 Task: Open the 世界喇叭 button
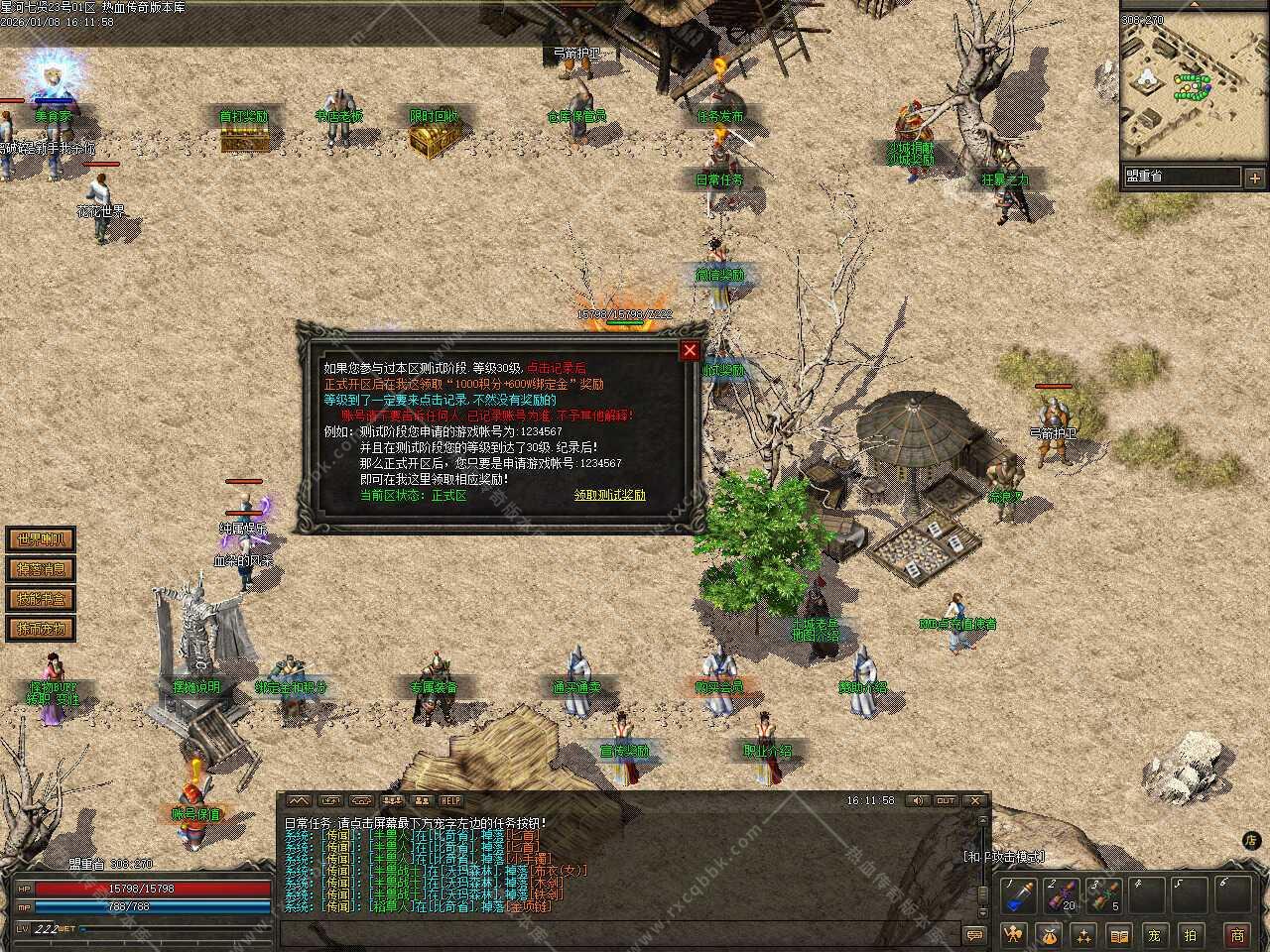[x=41, y=539]
